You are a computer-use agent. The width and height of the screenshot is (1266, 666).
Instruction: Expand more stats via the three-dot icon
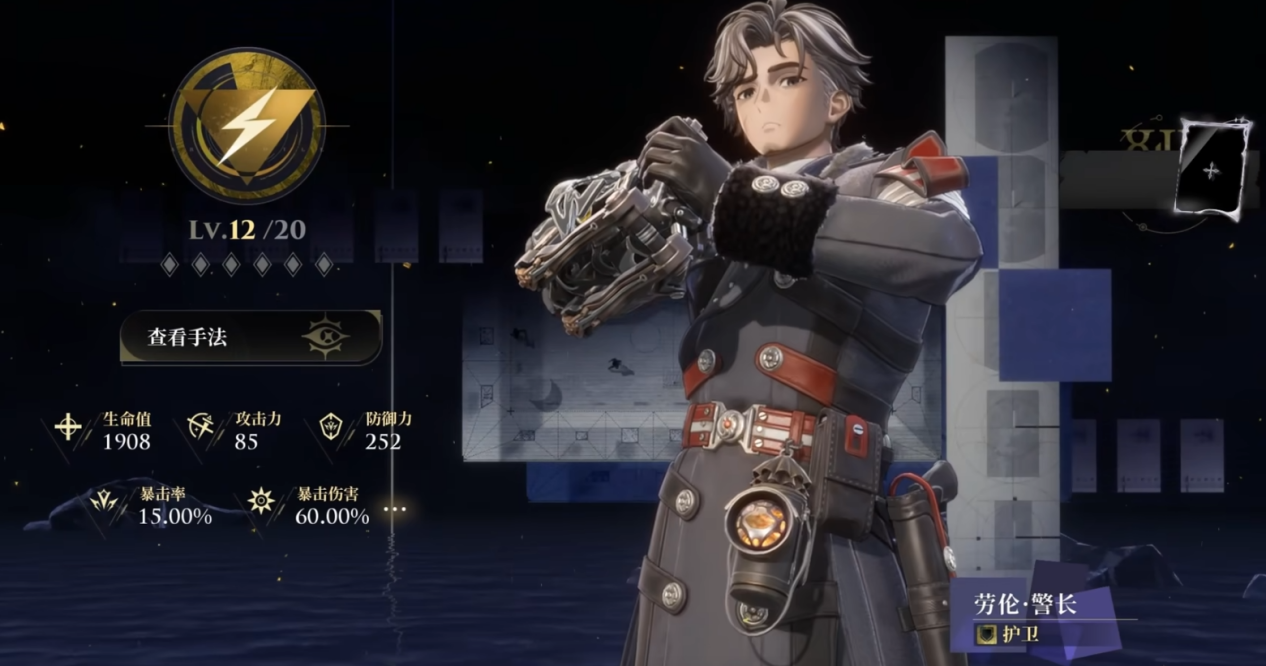pos(395,509)
